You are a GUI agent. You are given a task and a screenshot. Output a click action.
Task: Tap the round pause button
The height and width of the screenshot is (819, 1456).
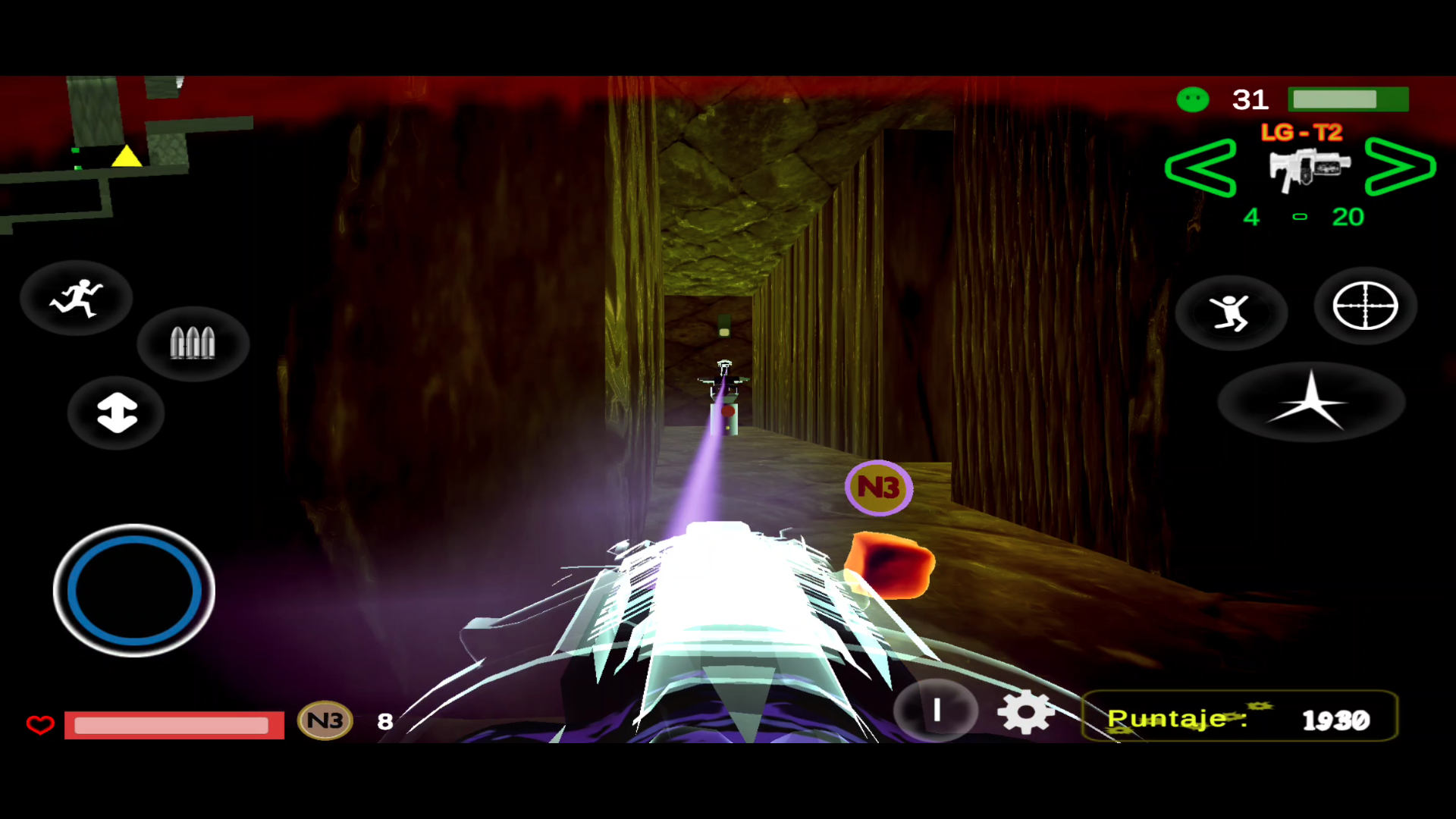[x=937, y=711]
